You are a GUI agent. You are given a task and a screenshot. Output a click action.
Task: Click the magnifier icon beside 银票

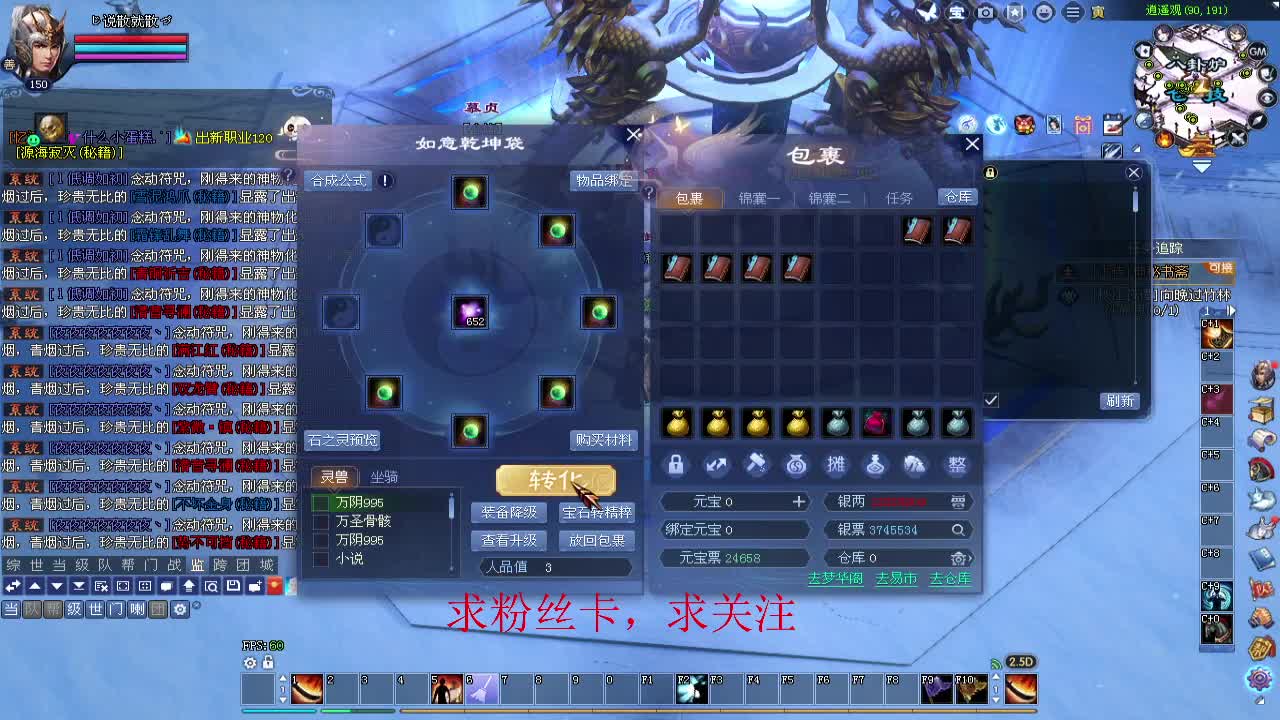957,529
